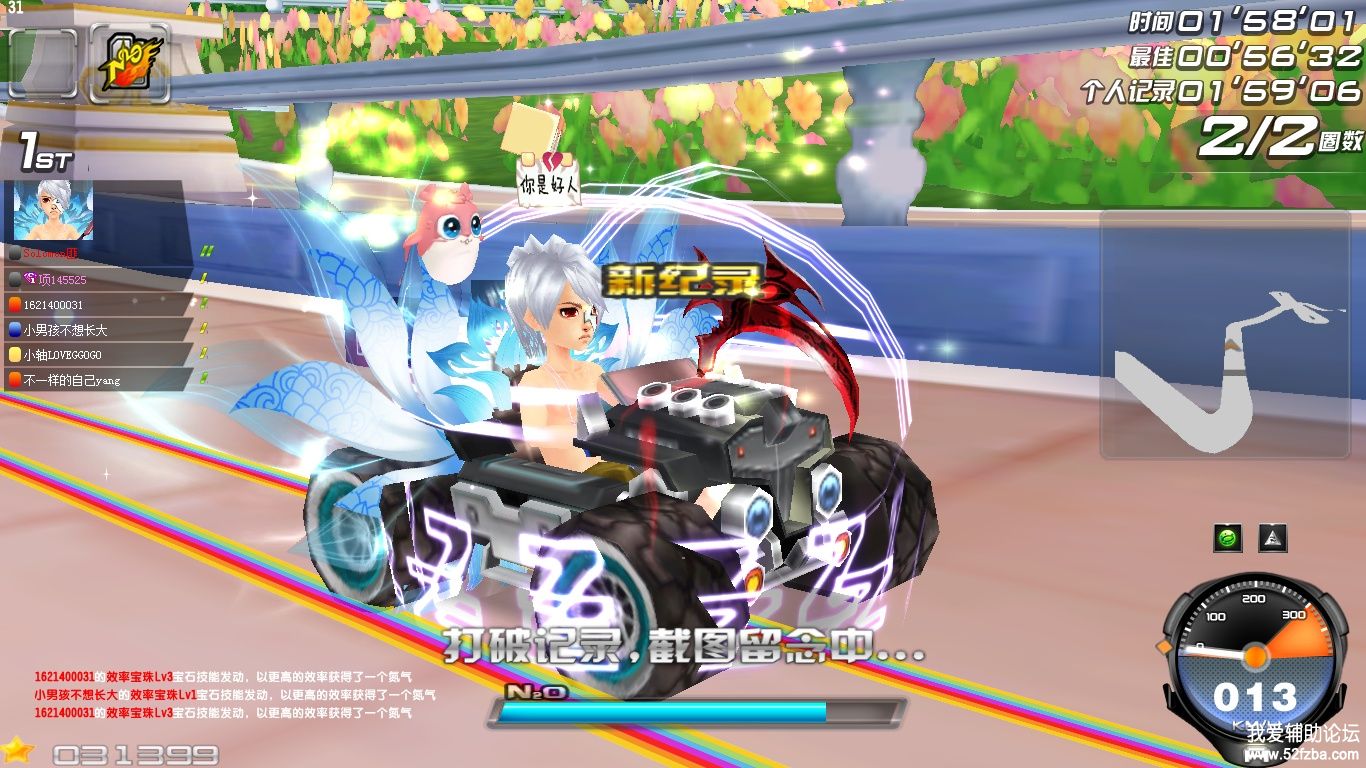Select the white-haired racer portrait
Viewport: 1366px width, 768px height.
pos(53,210)
